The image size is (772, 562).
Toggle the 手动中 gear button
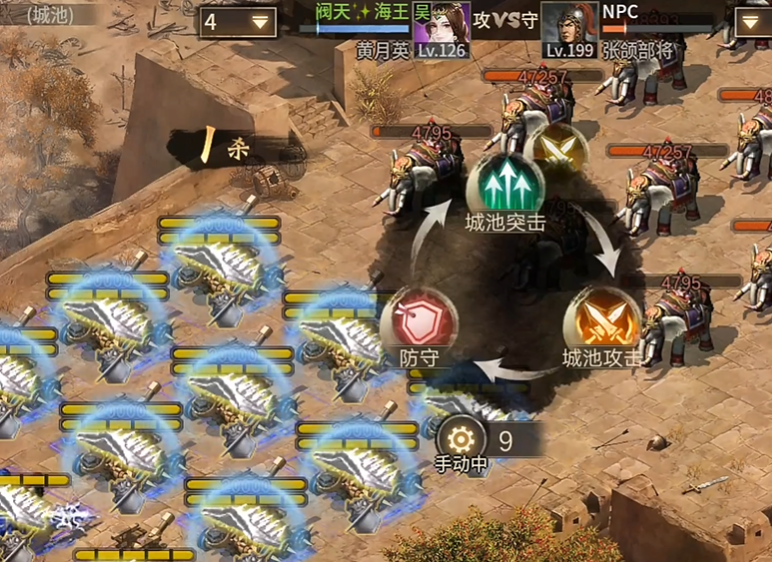pyautogui.click(x=461, y=439)
